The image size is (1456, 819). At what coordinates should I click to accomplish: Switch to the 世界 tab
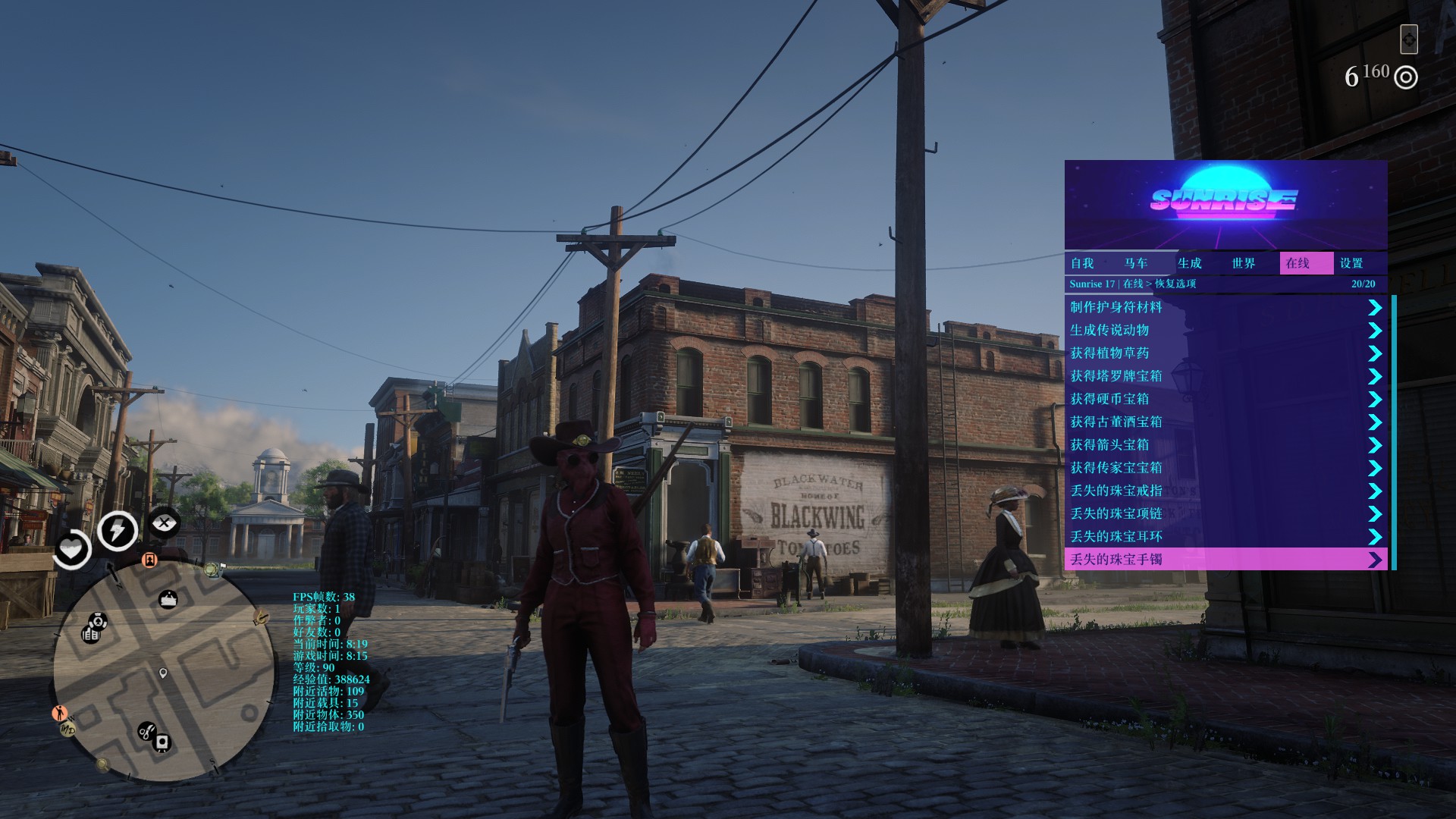1244,263
